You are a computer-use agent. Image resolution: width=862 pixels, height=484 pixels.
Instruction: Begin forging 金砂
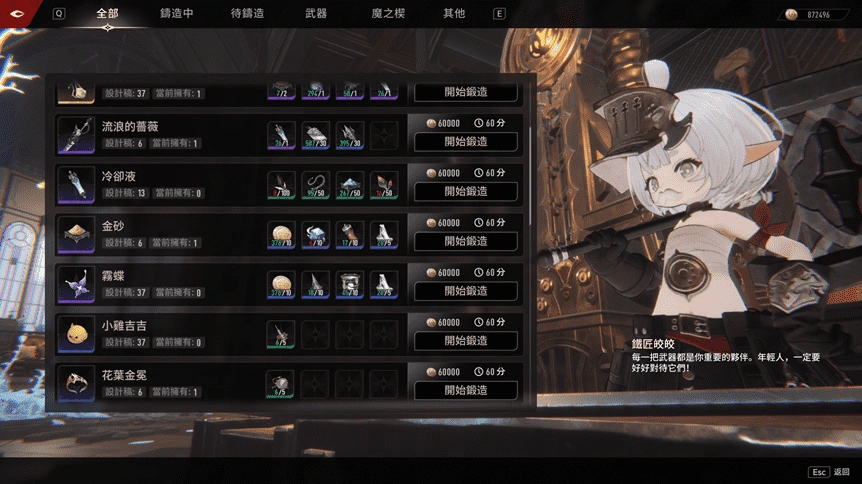coord(466,241)
